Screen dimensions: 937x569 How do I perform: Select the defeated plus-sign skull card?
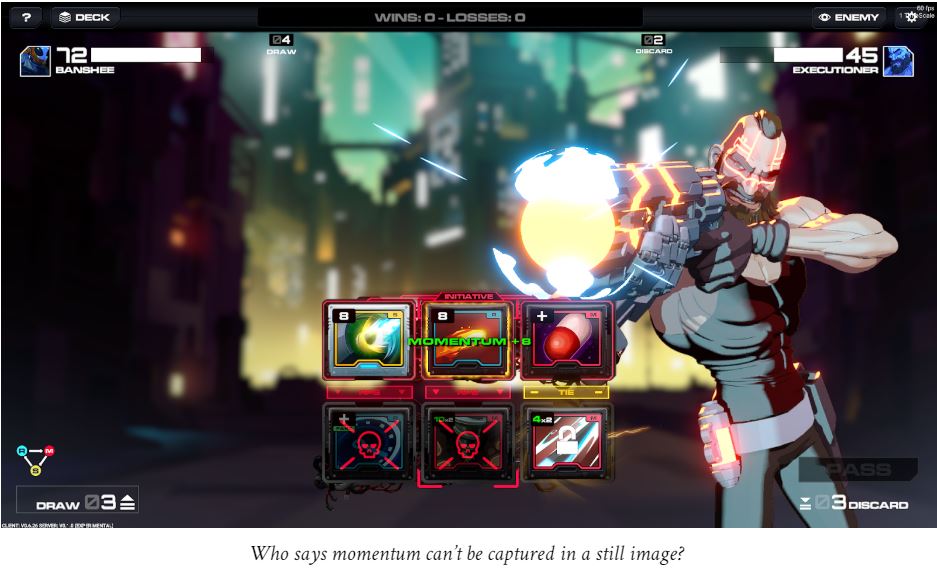[369, 443]
